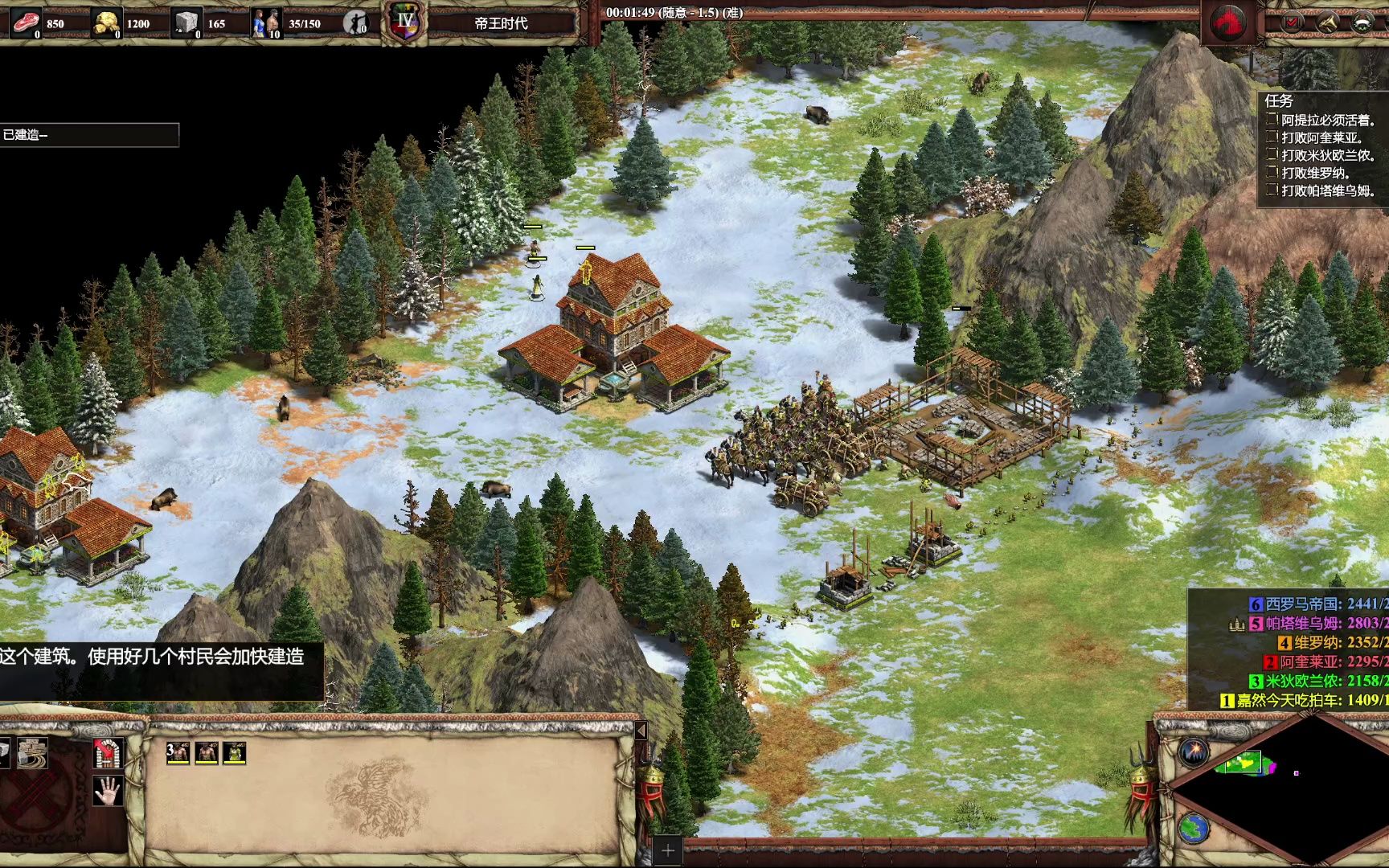Click the population villager icon

pyautogui.click(x=267, y=23)
